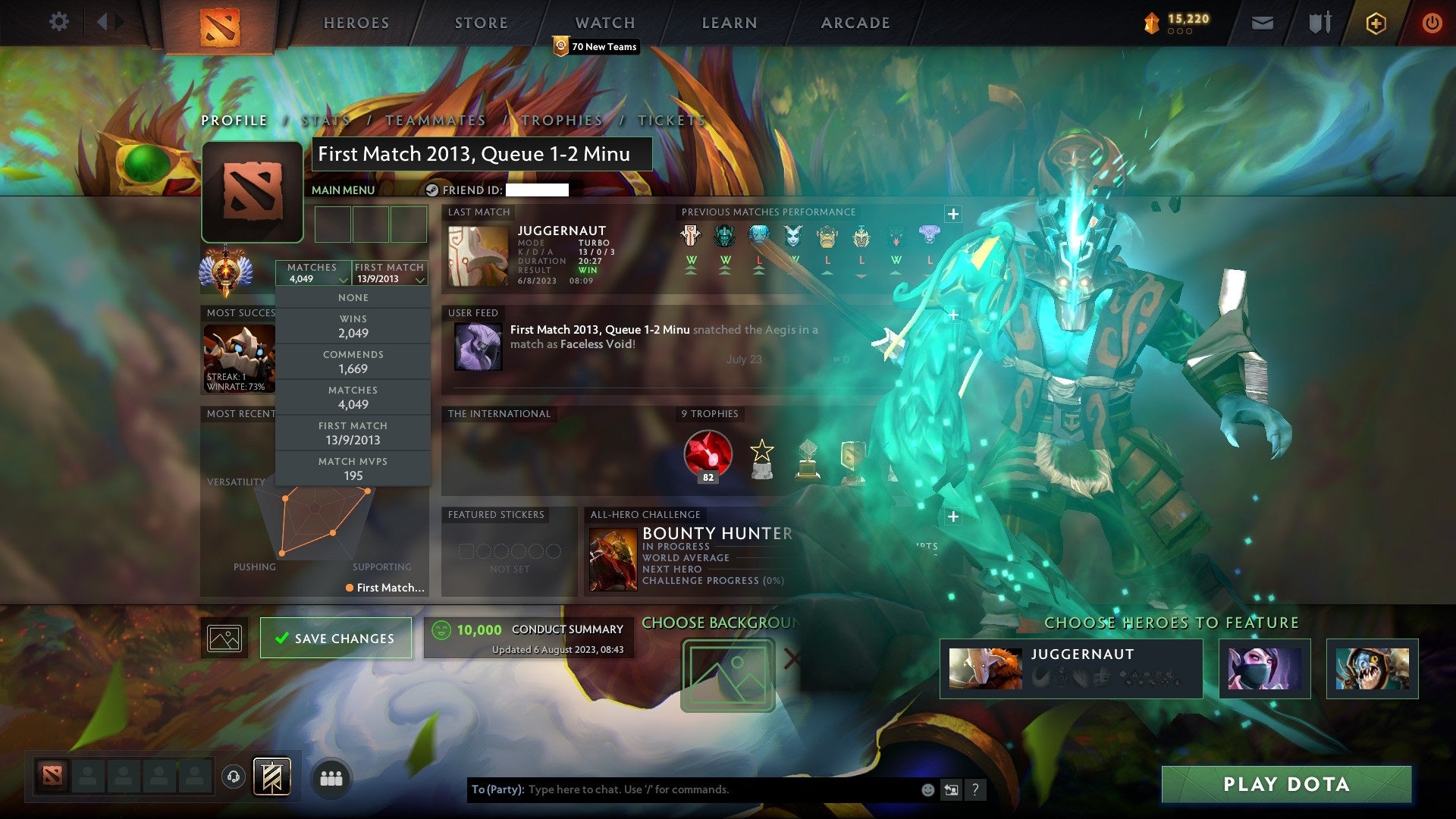Open the settings gear icon
The height and width of the screenshot is (819, 1456).
pos(59,22)
